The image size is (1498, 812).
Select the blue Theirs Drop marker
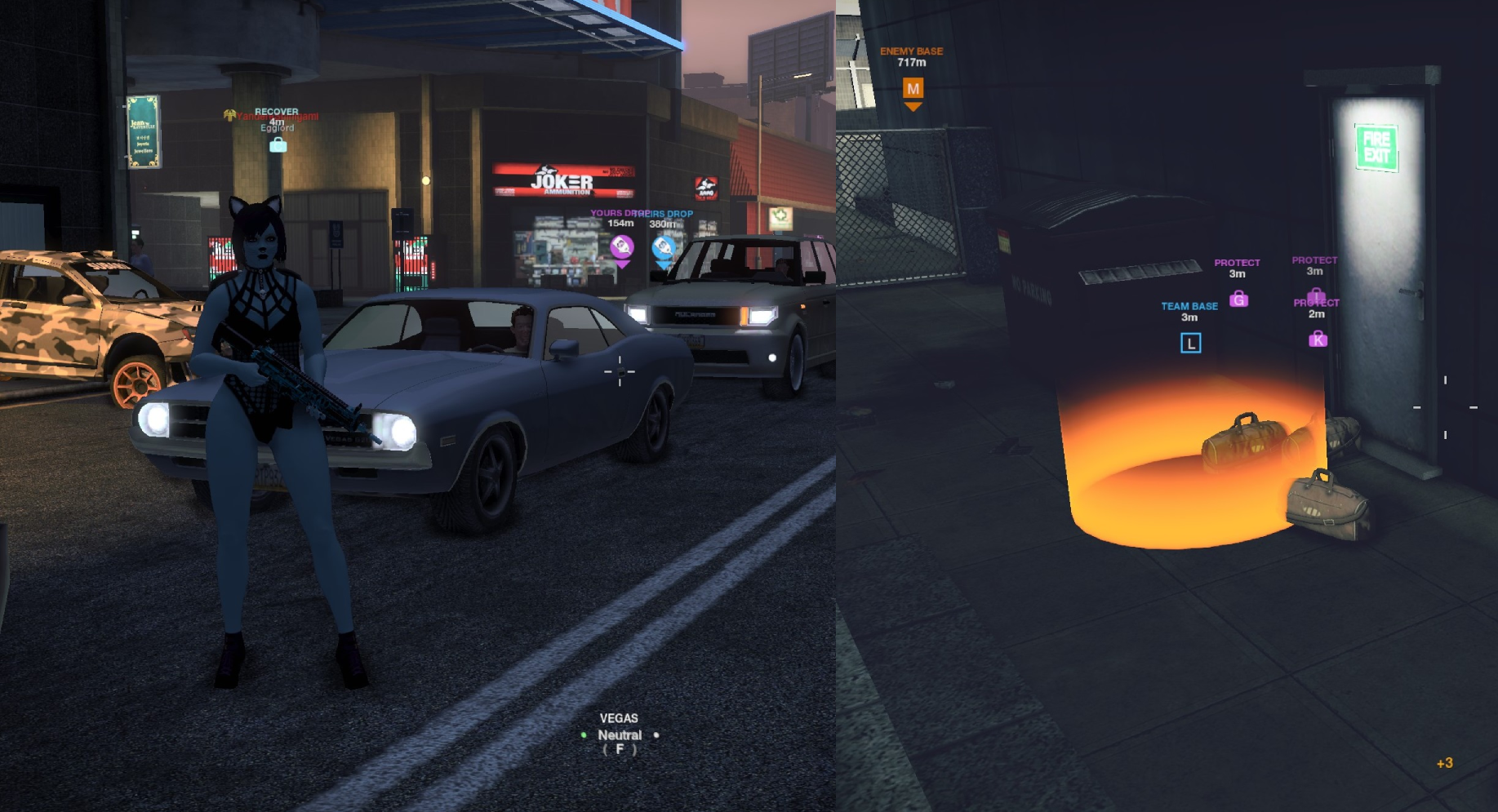(x=664, y=246)
